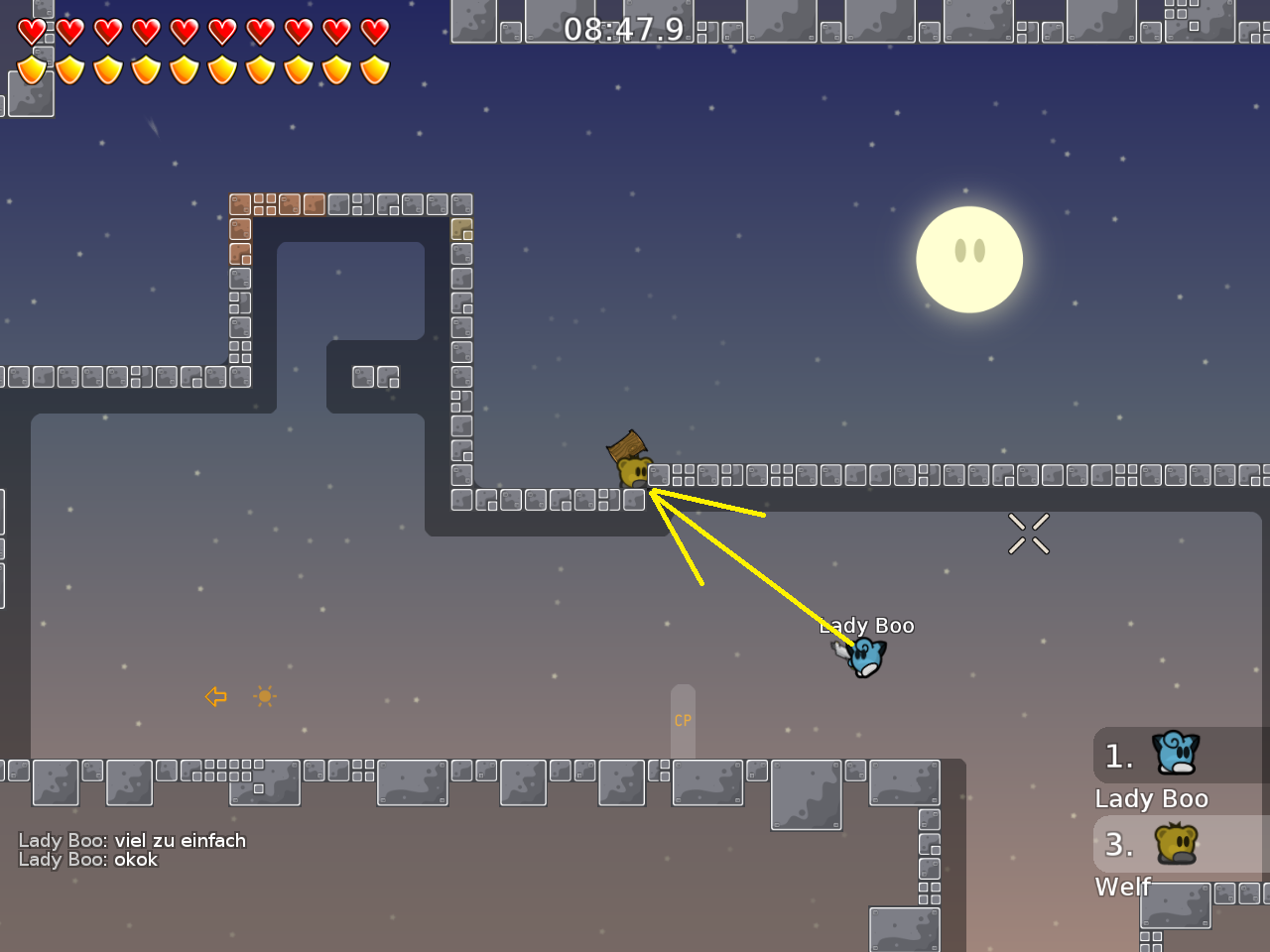The height and width of the screenshot is (952, 1270).
Task: Click the orange sun icon near the arrow
Action: pos(264,696)
